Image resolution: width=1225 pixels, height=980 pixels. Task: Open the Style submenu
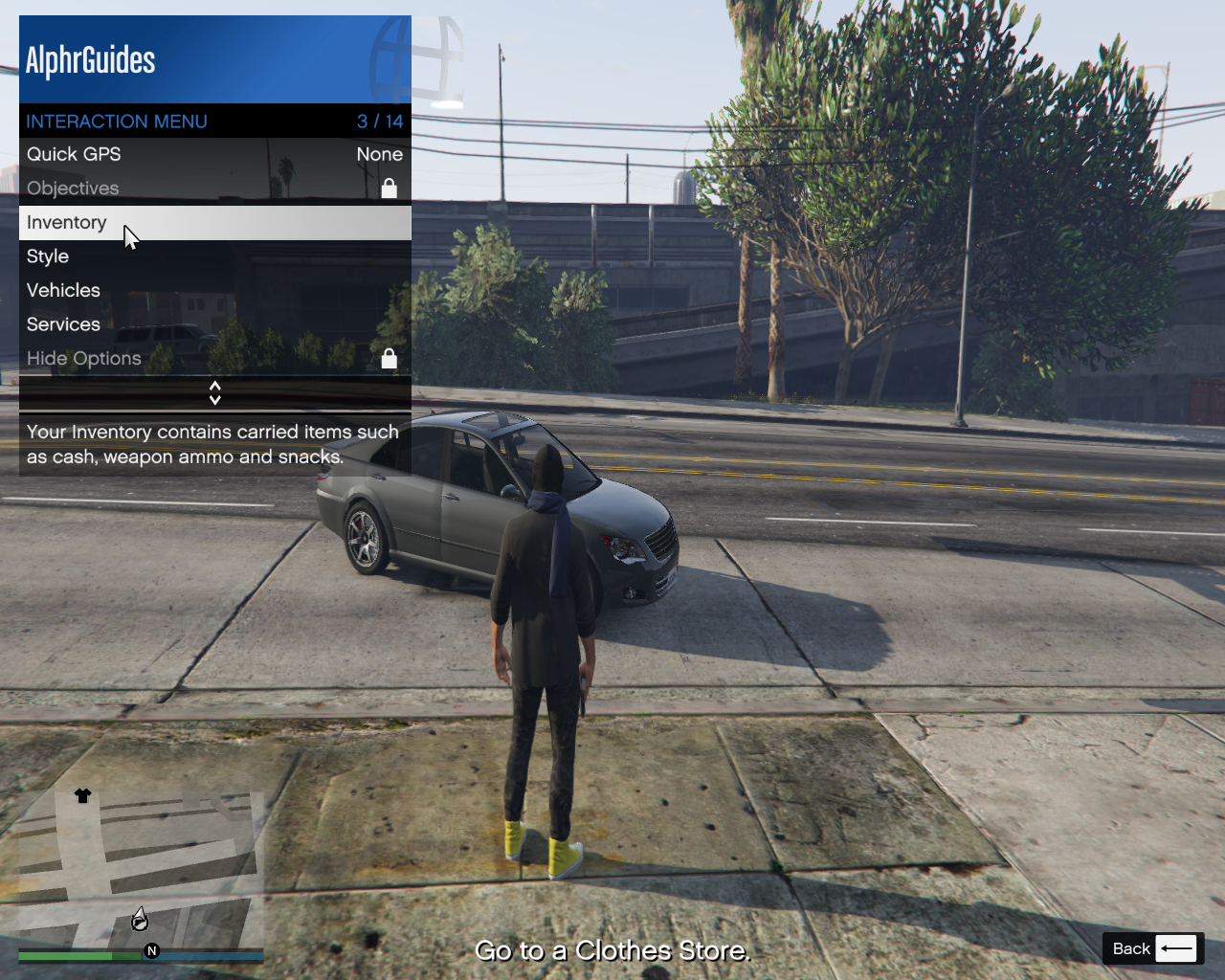(214, 256)
